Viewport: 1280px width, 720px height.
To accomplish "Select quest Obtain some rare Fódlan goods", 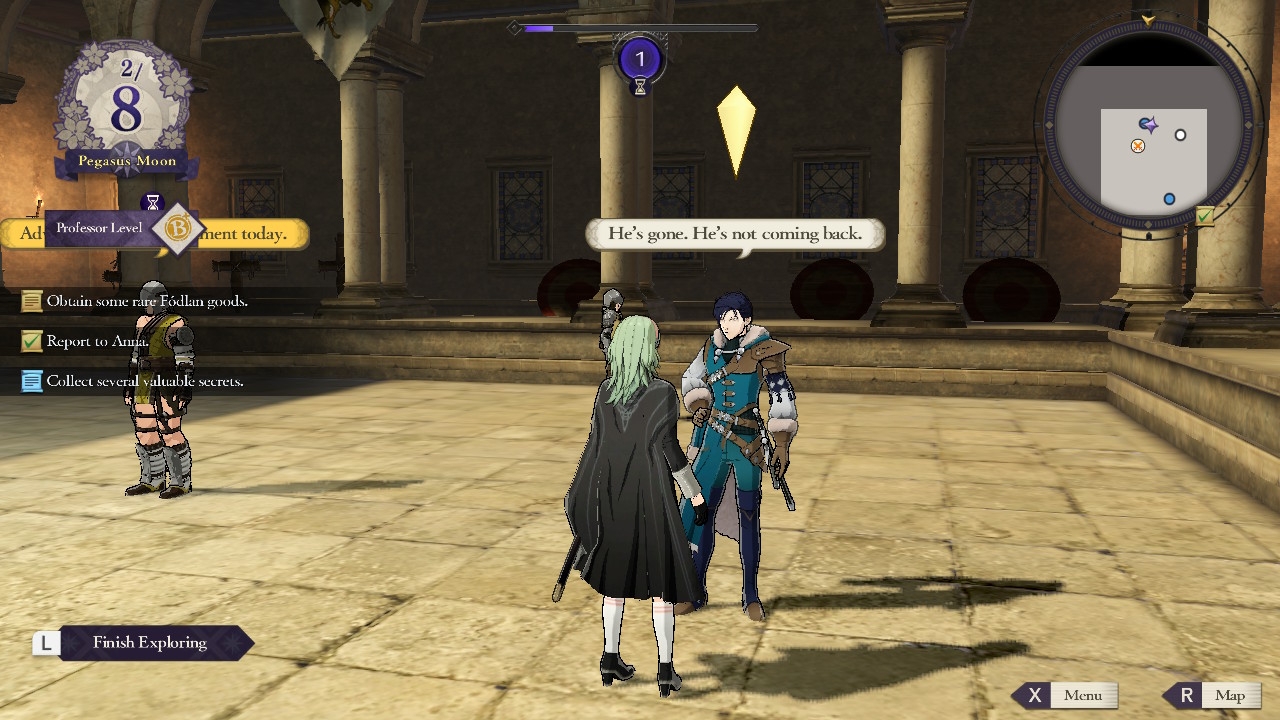I will (x=146, y=301).
